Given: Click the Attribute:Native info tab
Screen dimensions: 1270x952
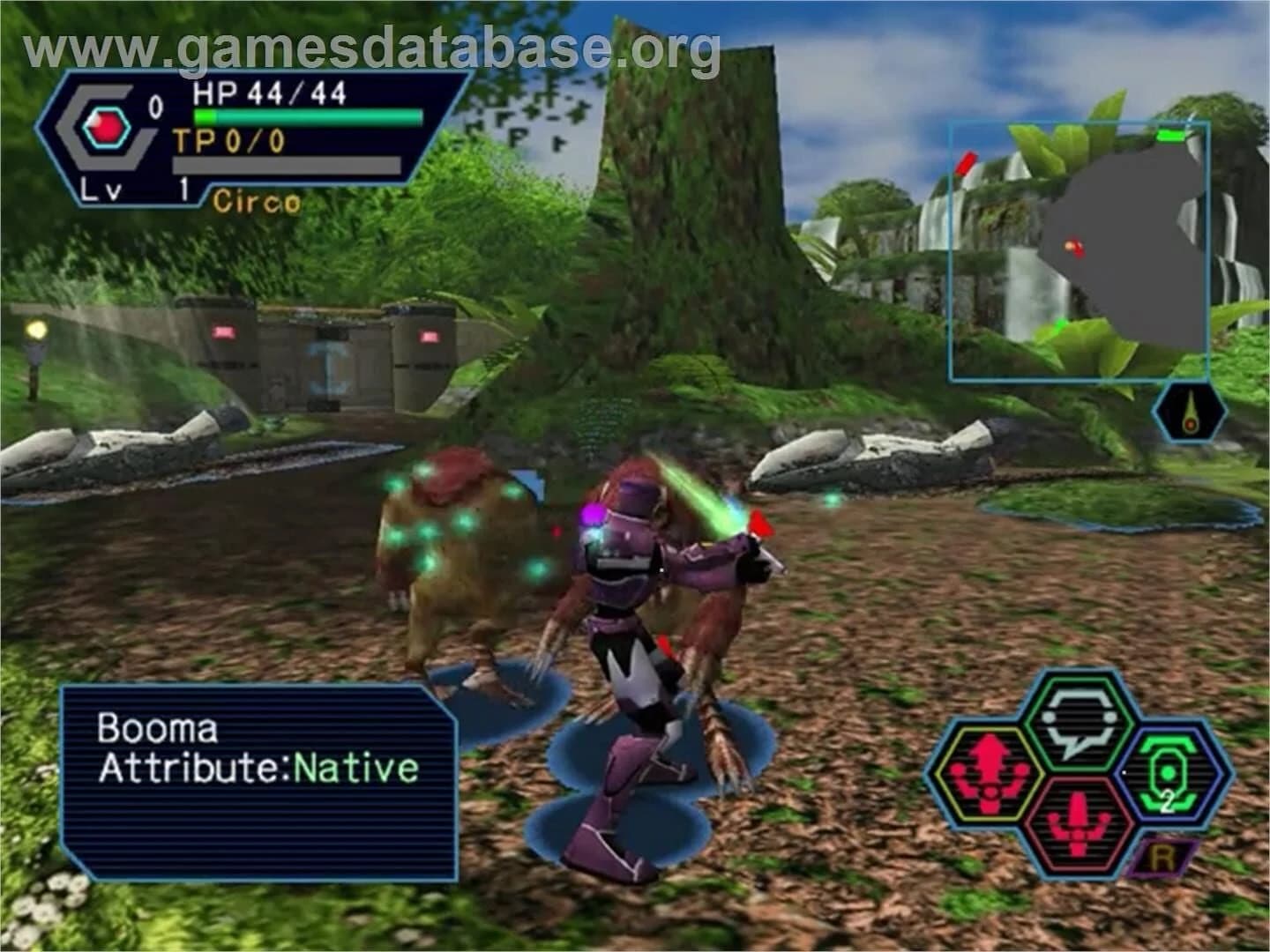Looking at the screenshot, I should point(256,769).
